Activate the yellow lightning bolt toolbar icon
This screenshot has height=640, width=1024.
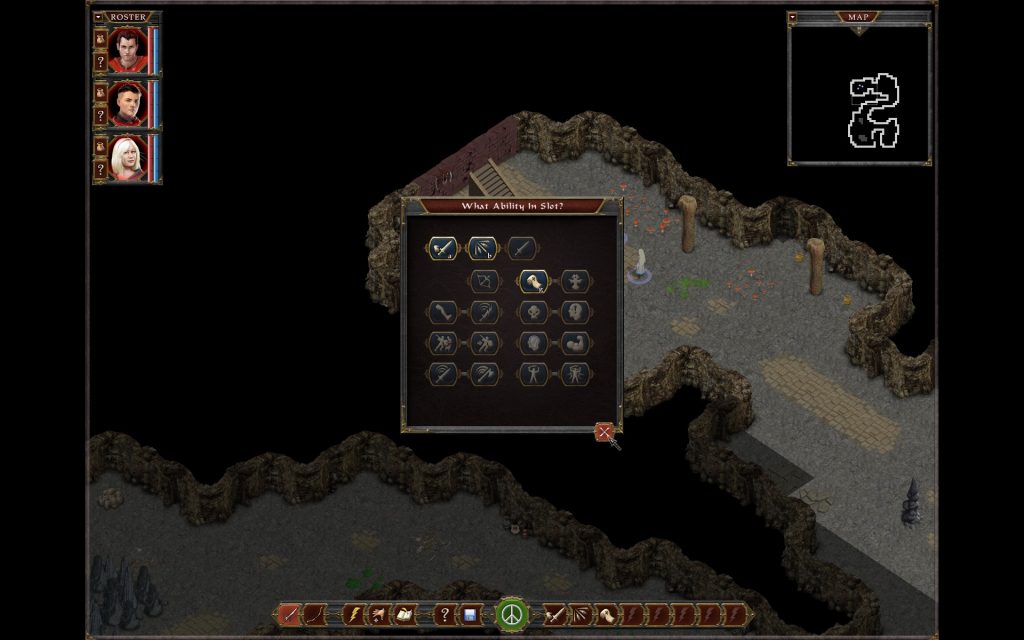[x=353, y=614]
